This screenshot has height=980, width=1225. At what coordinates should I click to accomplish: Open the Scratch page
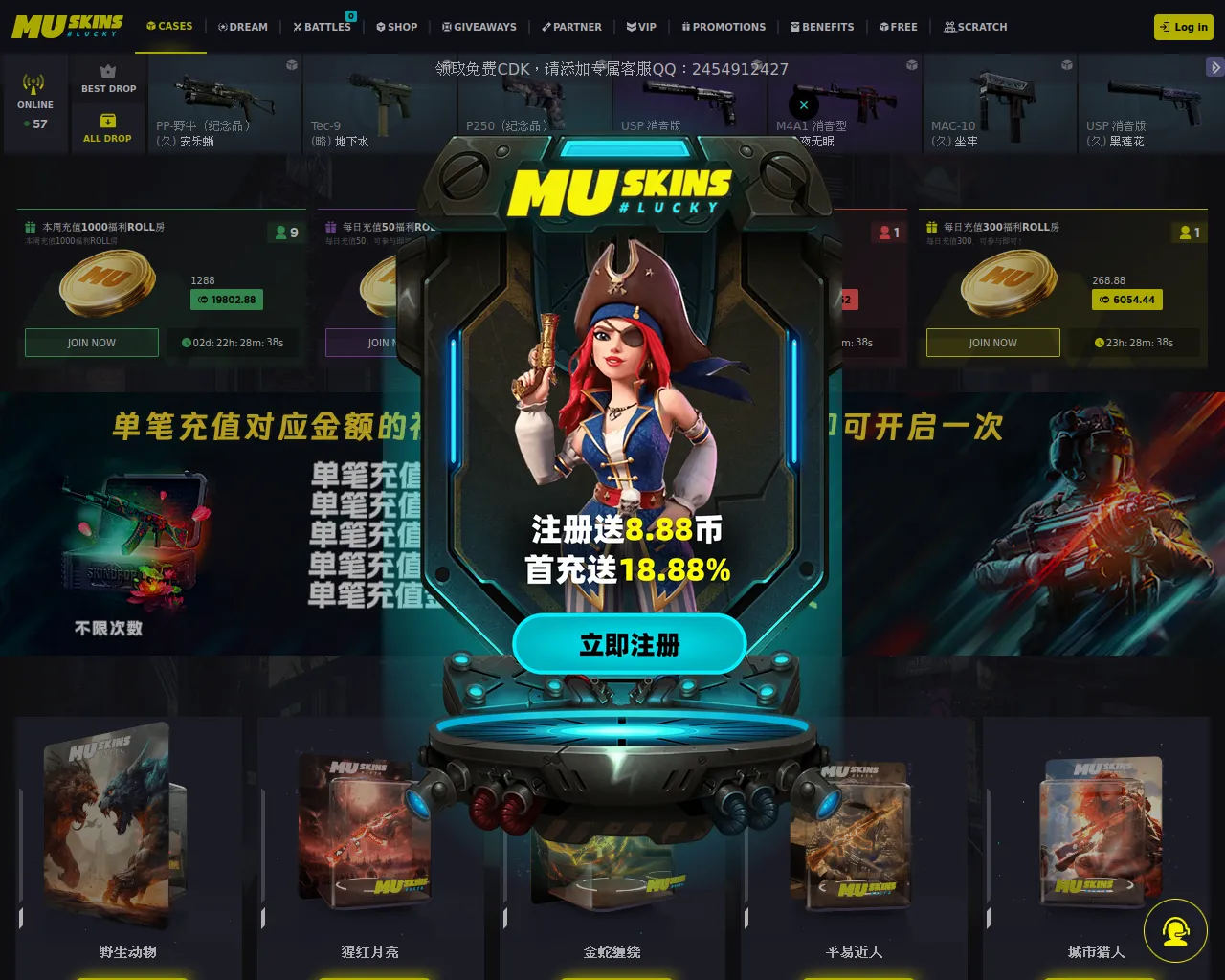click(x=976, y=27)
